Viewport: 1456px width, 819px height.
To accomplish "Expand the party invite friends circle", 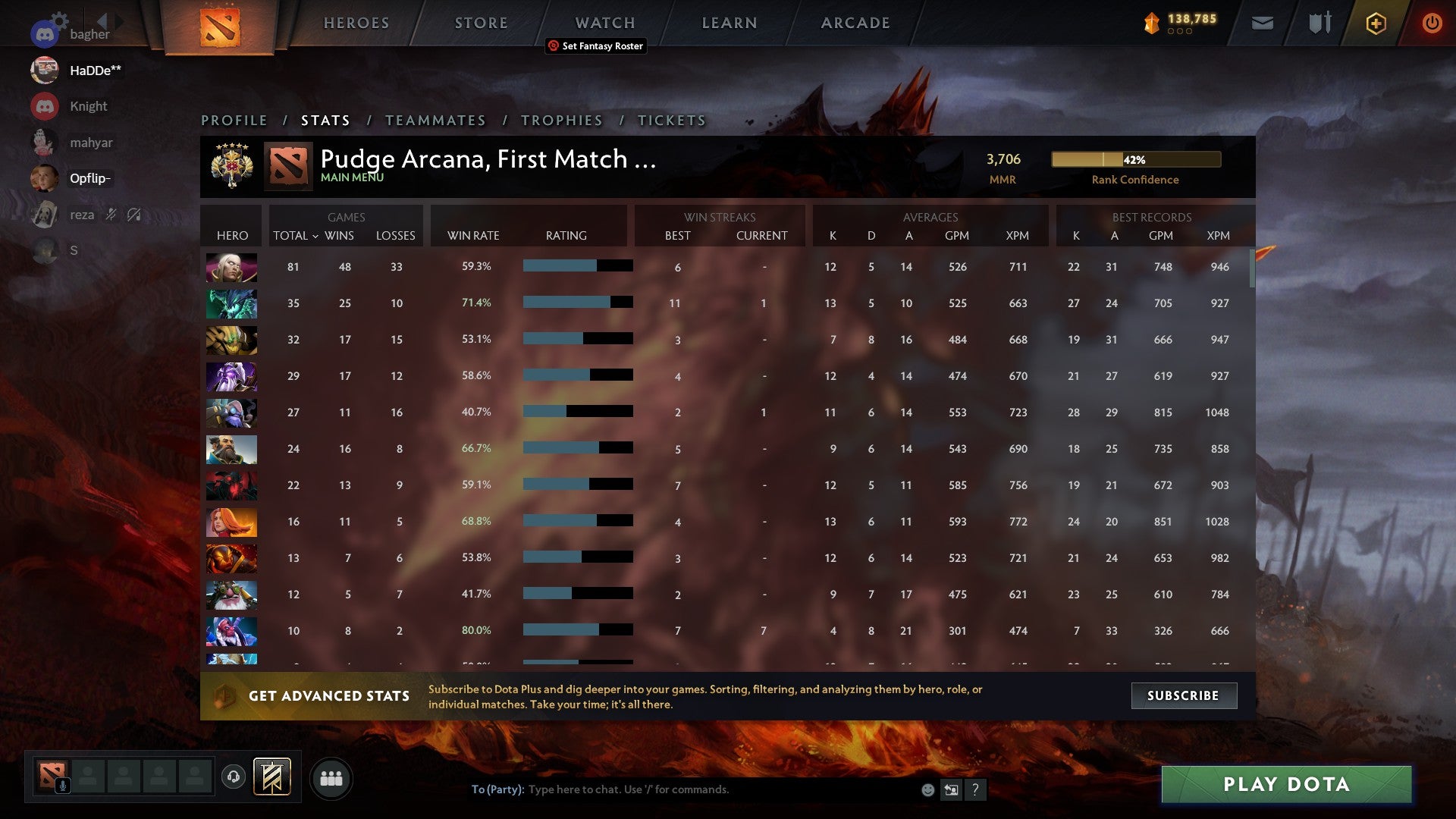I will point(331,777).
